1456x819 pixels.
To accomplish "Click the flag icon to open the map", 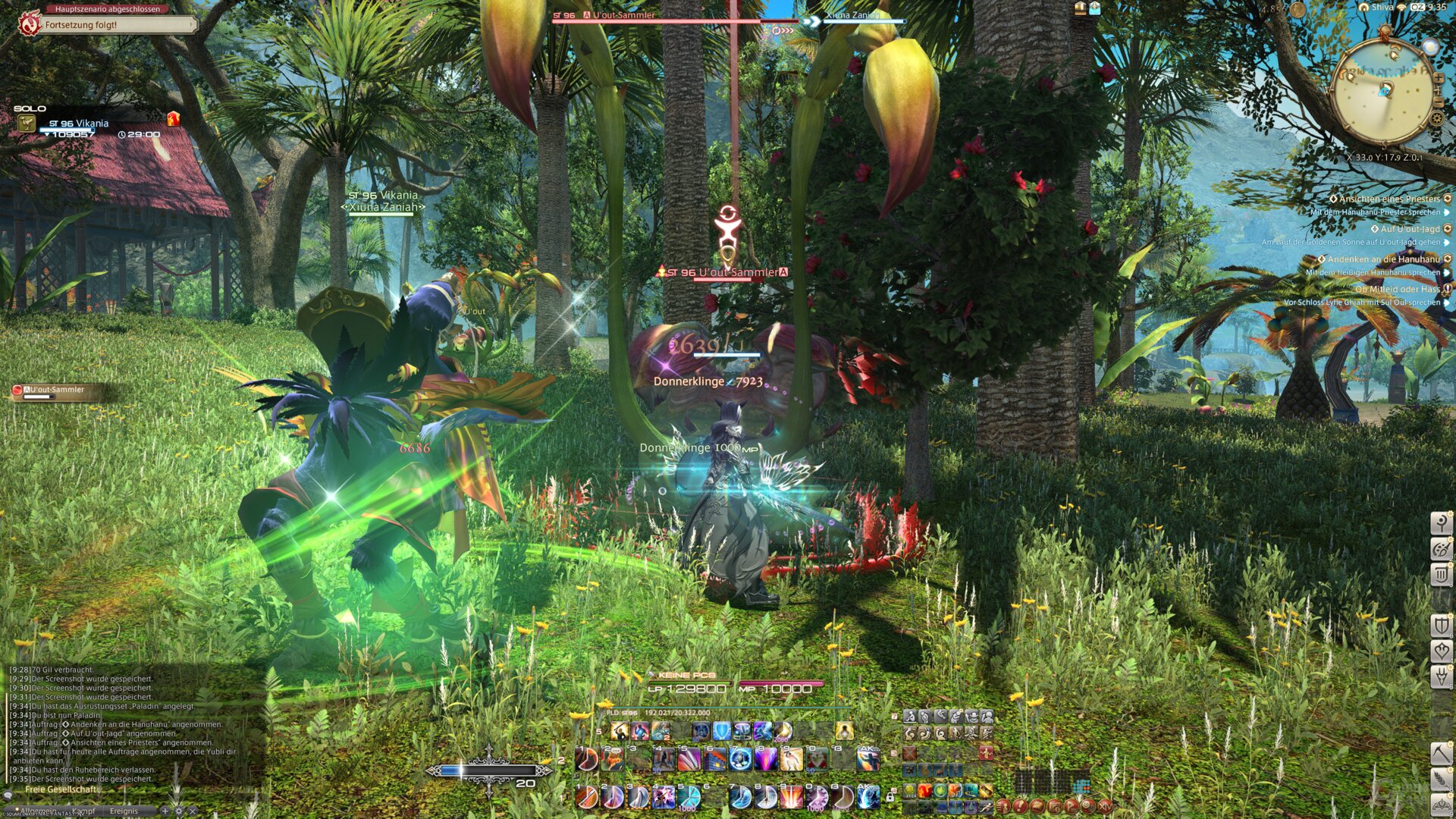I will click(1070, 806).
